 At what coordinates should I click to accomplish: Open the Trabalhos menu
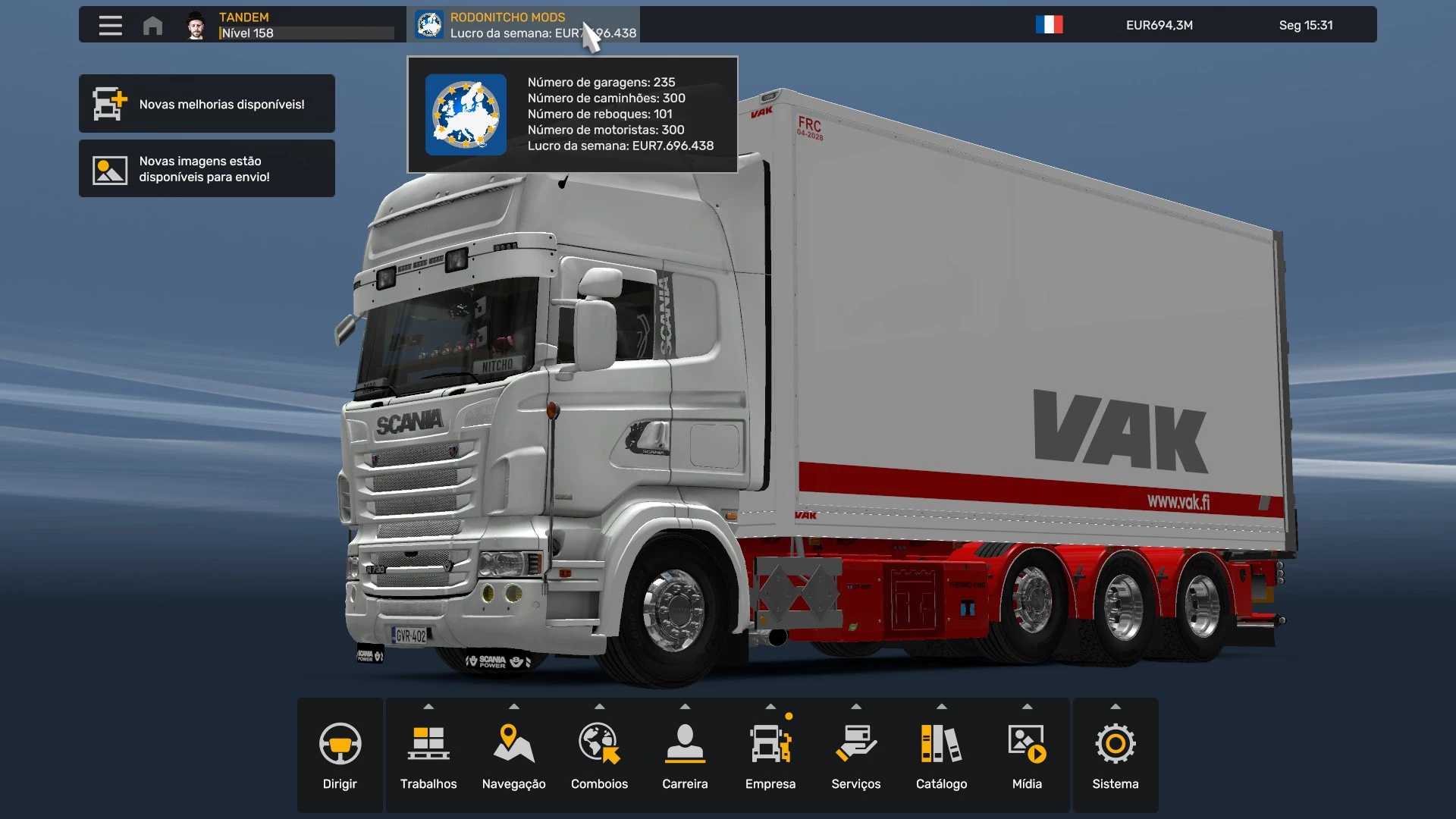click(428, 755)
